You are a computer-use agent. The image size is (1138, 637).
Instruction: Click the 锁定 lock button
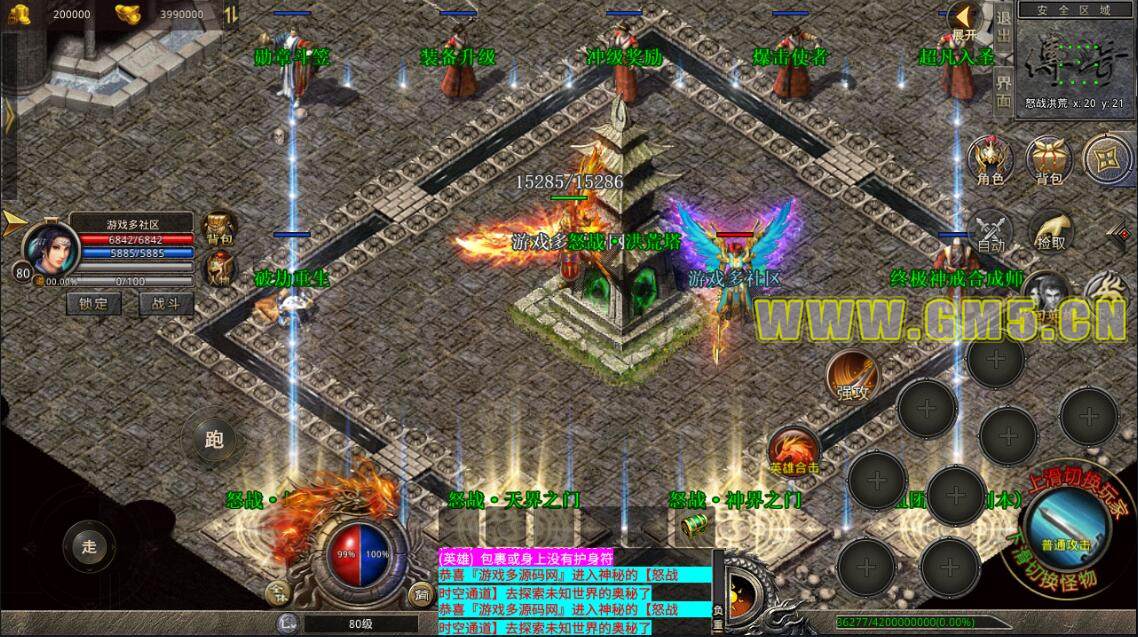[x=94, y=303]
